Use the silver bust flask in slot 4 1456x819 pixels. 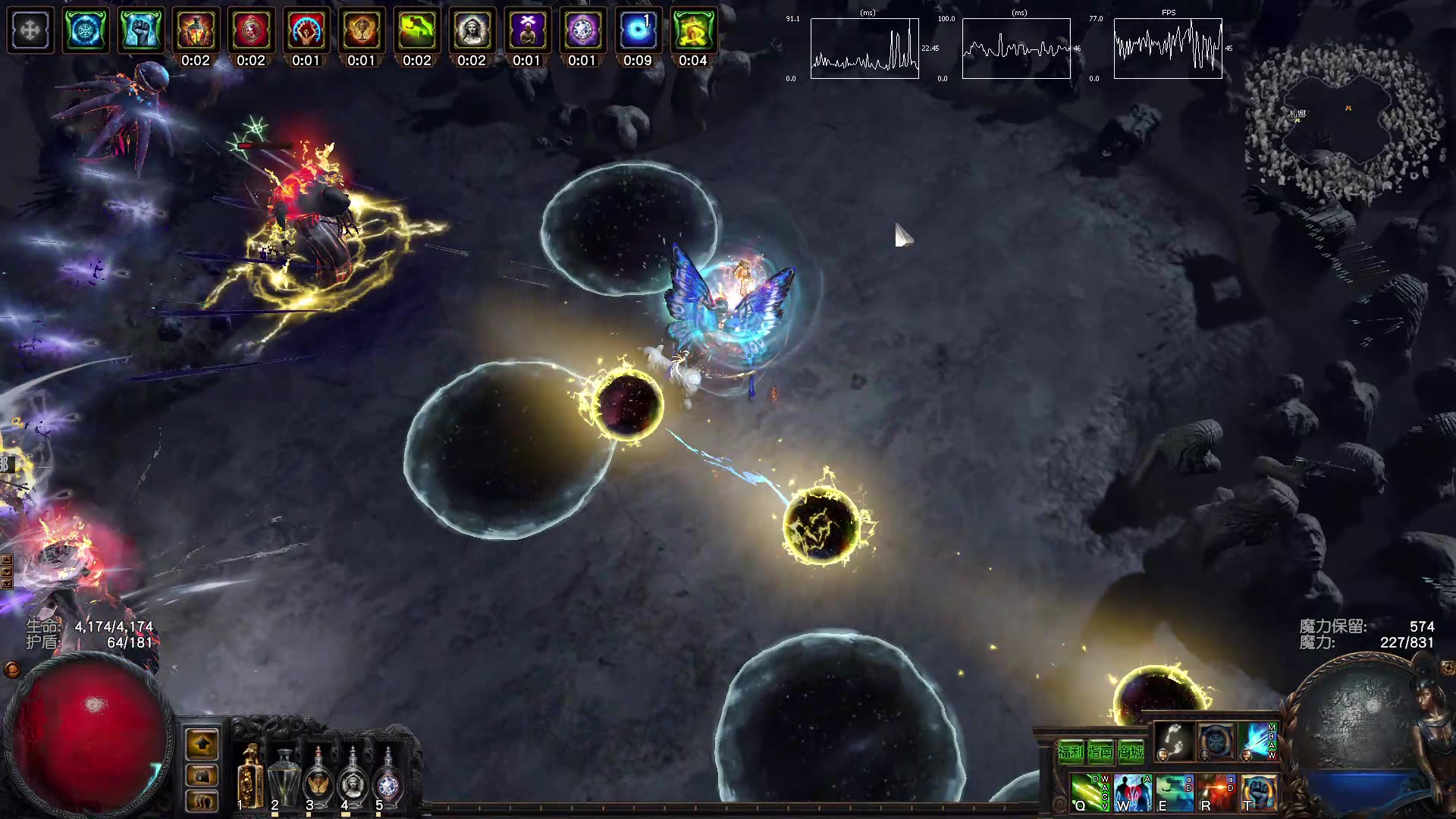tap(353, 777)
